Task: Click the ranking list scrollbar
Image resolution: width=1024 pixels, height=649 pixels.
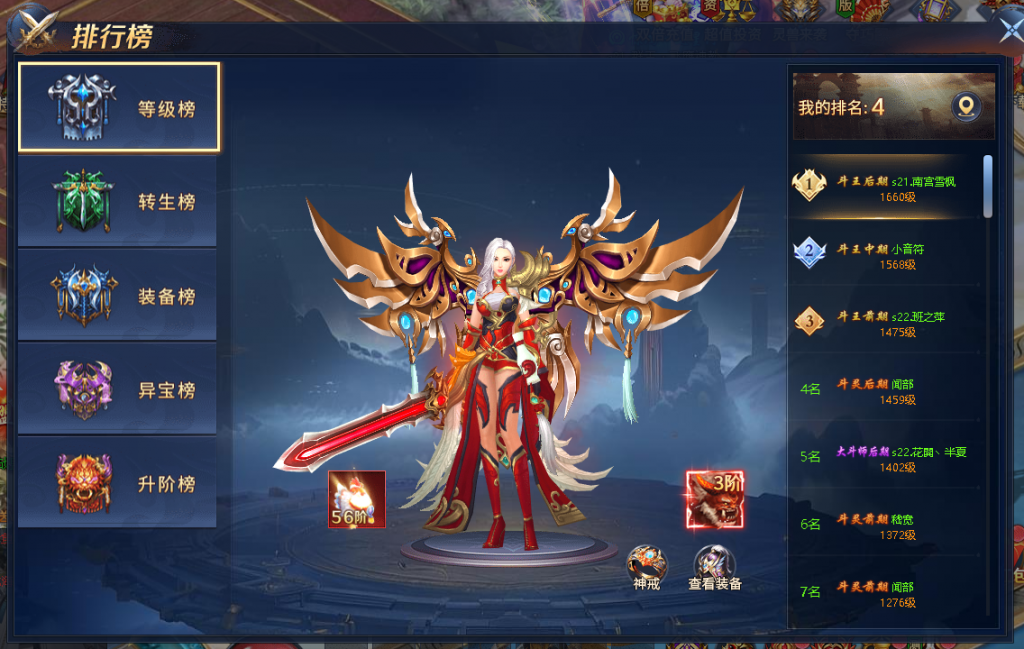Action: tap(988, 186)
